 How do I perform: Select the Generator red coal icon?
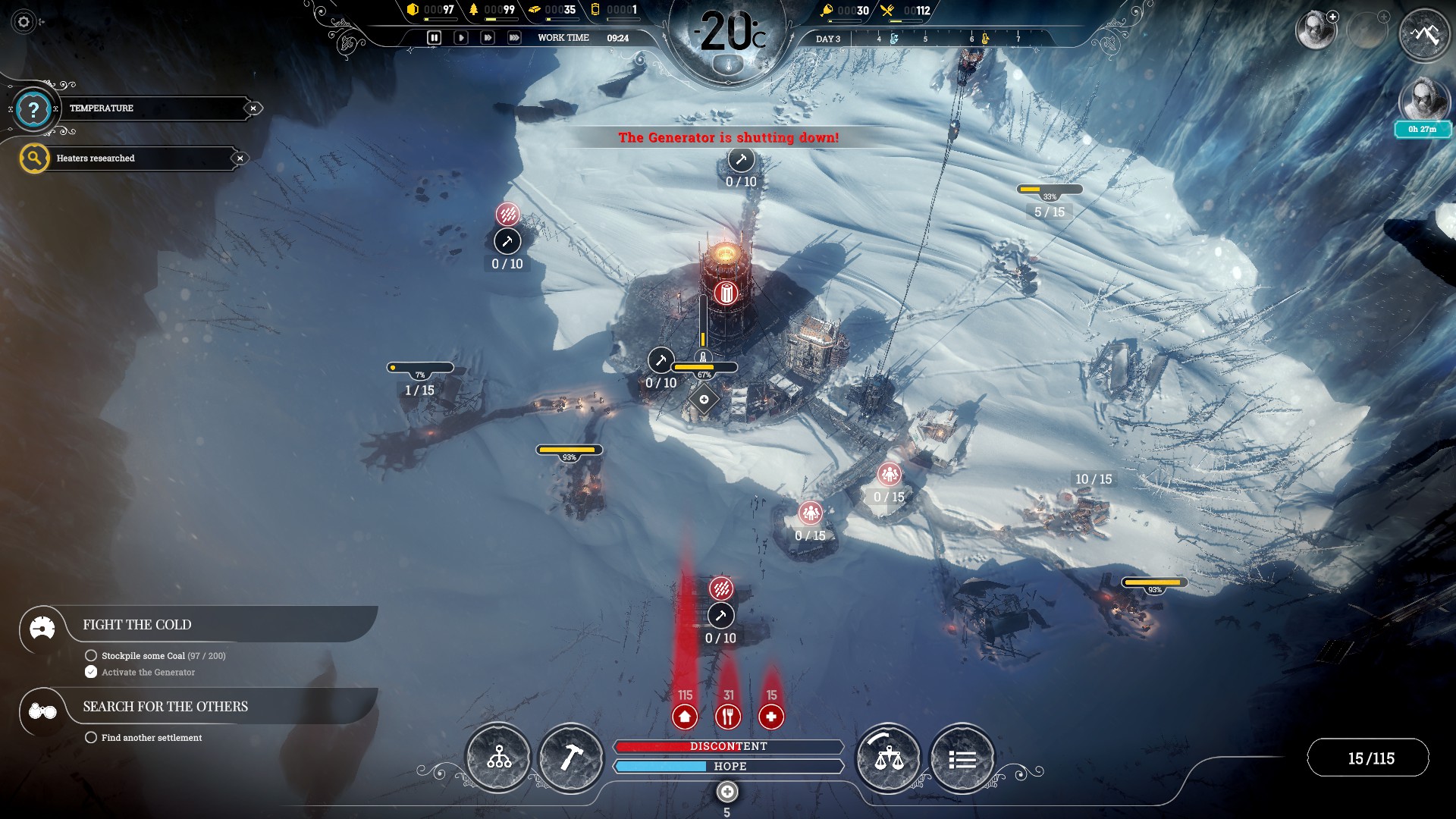point(726,293)
